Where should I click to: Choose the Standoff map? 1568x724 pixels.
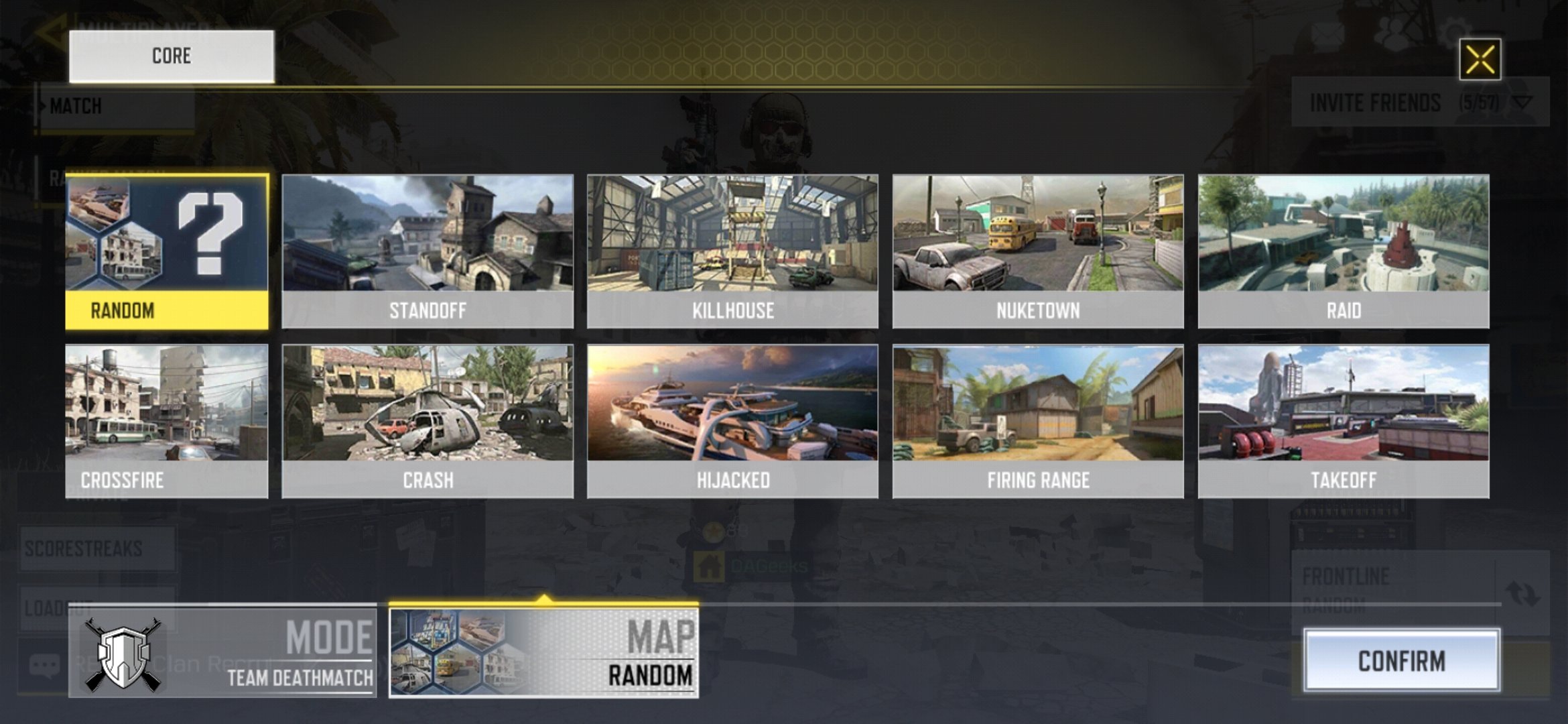point(428,251)
